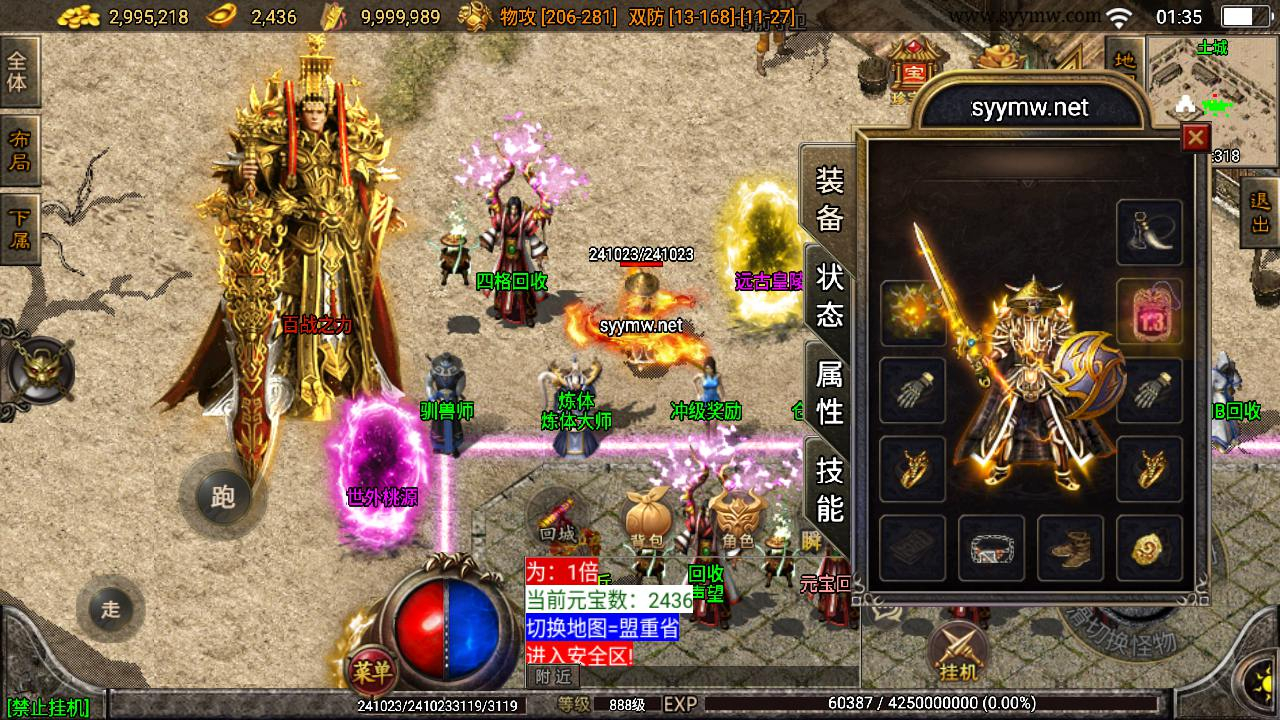Viewport: 1280px width, 720px height.
Task: Inspect the equipped boots slot
Action: tap(1070, 548)
